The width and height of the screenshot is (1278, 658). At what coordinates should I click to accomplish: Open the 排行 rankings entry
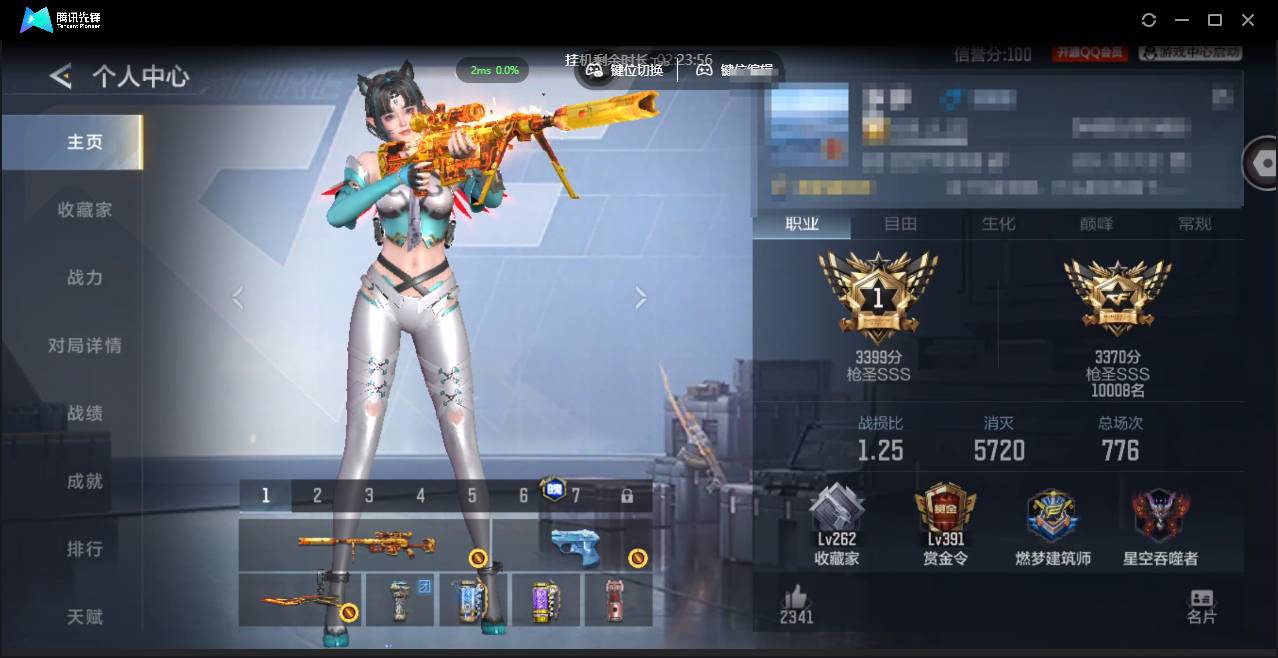click(x=85, y=549)
